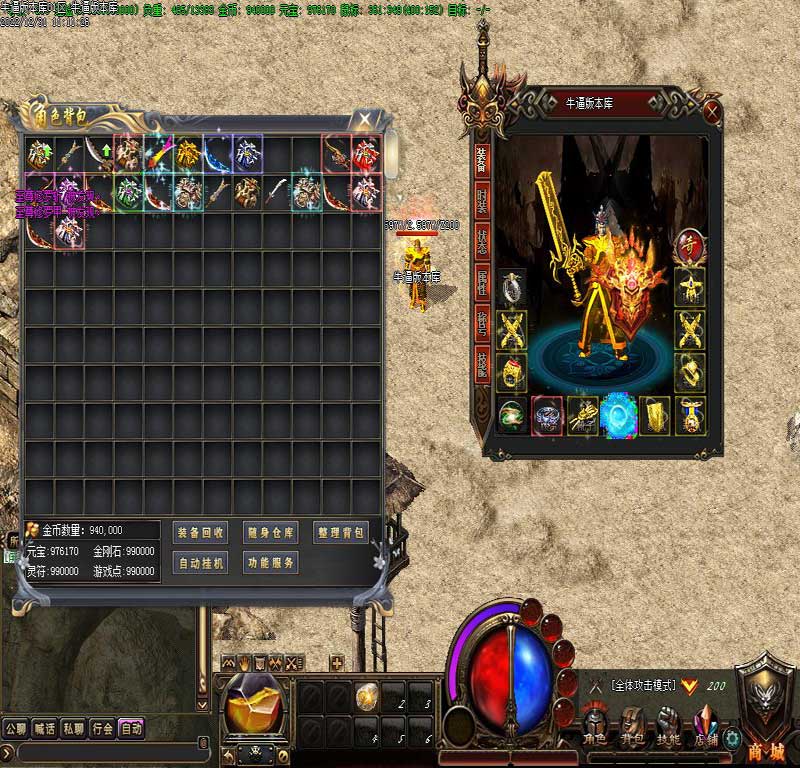Viewport: 800px width, 768px height.
Task: Close the character equipment panel
Action: coord(712,109)
